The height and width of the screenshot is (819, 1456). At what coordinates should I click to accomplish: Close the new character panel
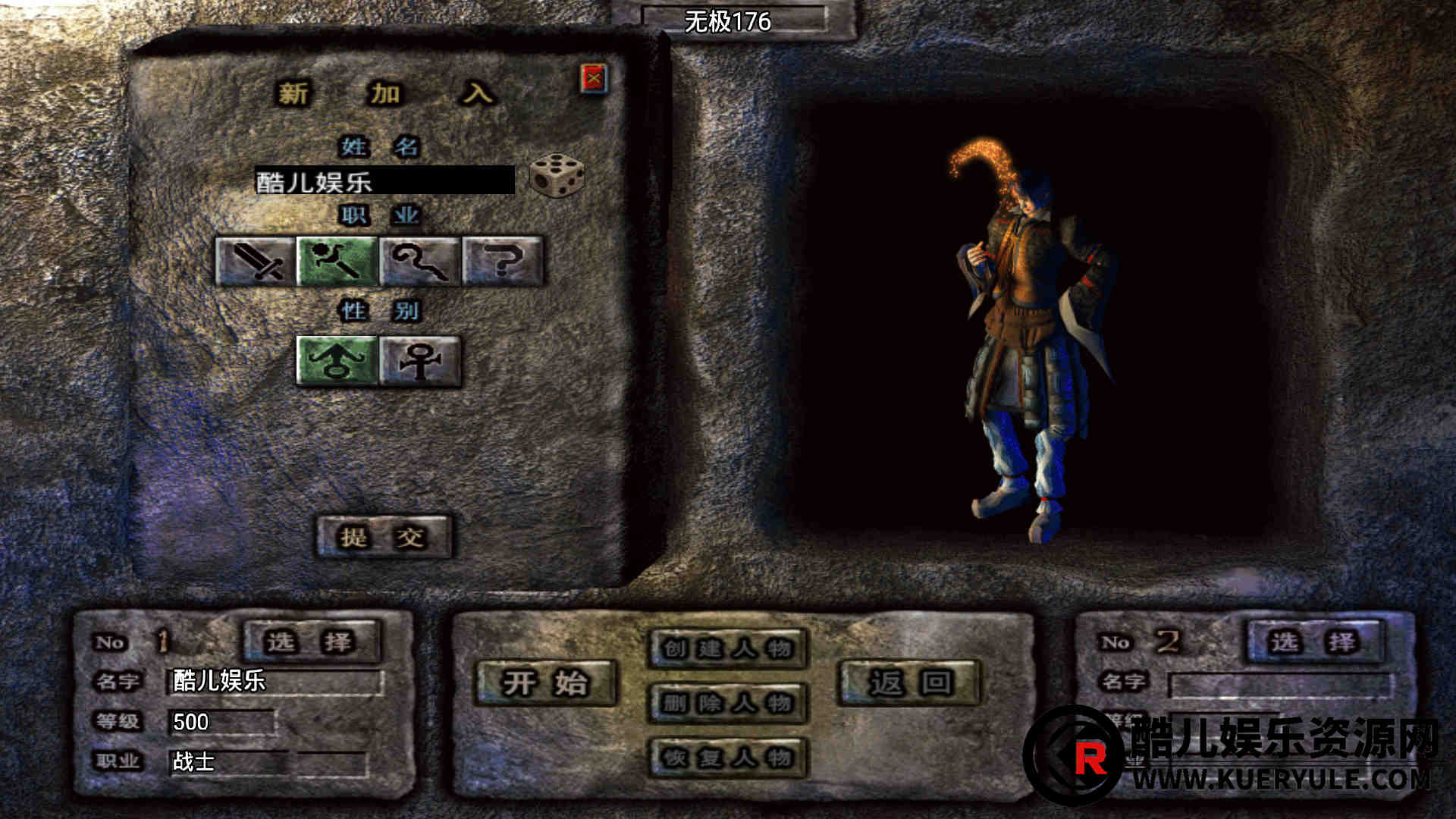click(x=594, y=78)
